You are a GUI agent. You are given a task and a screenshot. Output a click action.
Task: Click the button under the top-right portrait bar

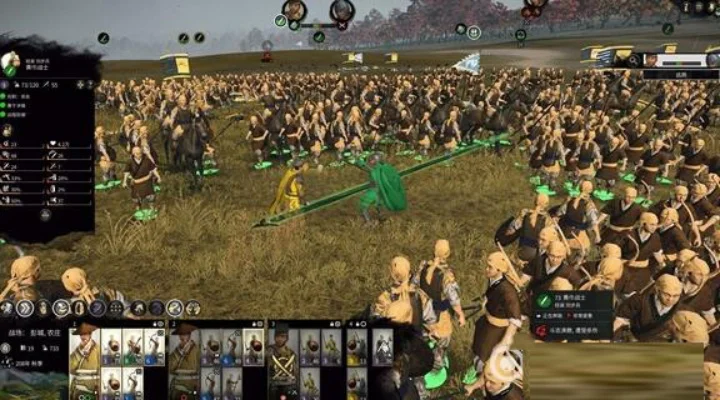(x=680, y=74)
